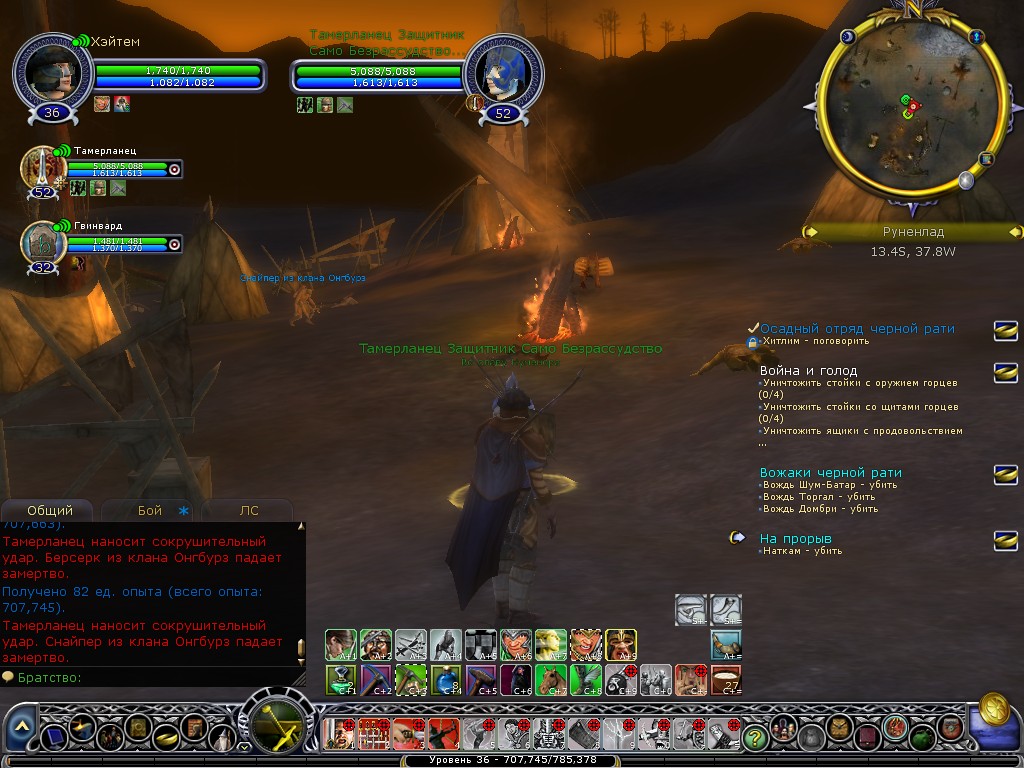Use the blue potion hotbar slot
Image resolution: width=1024 pixels, height=768 pixels.
[445, 679]
